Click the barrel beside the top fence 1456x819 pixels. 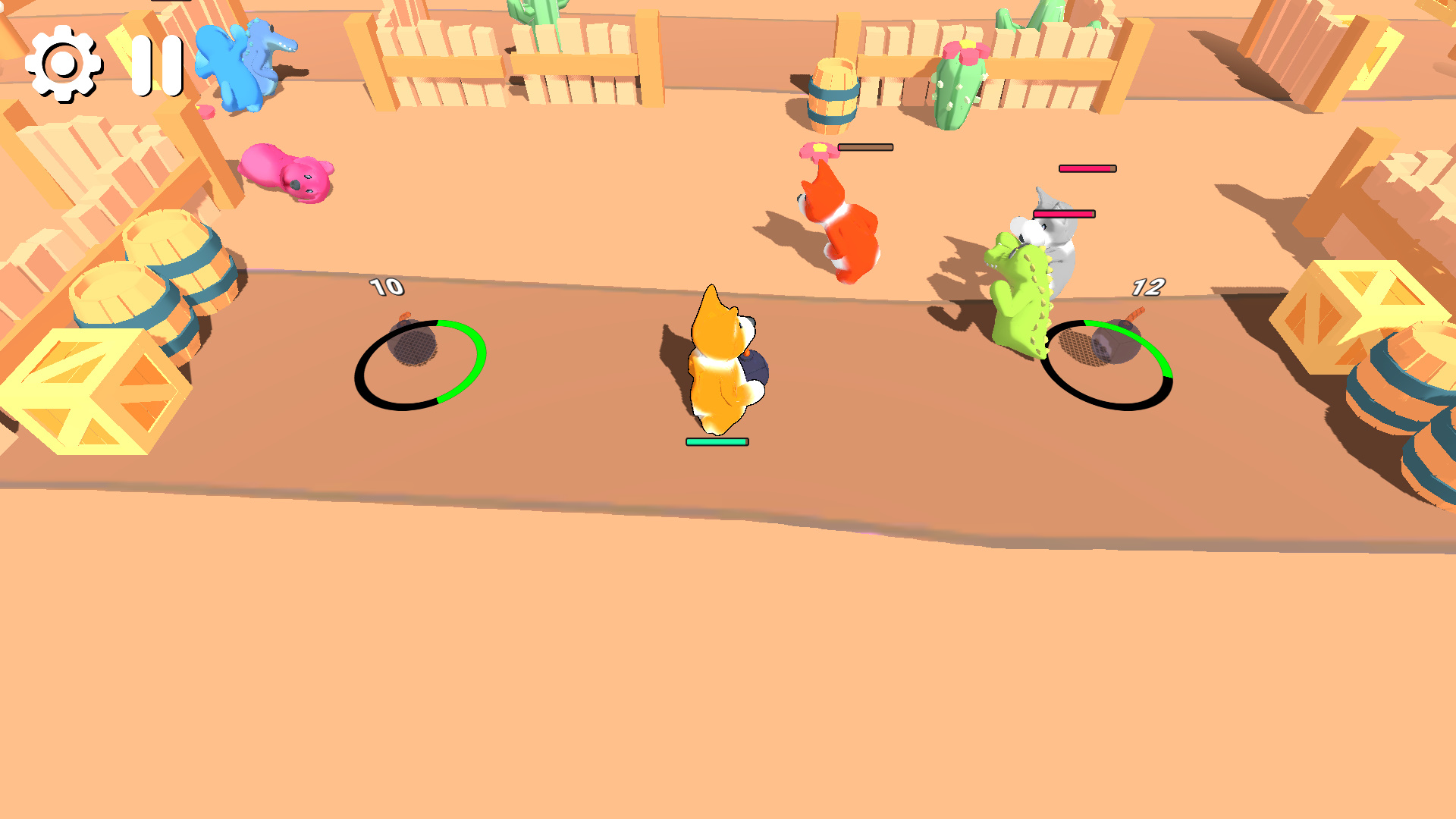834,95
